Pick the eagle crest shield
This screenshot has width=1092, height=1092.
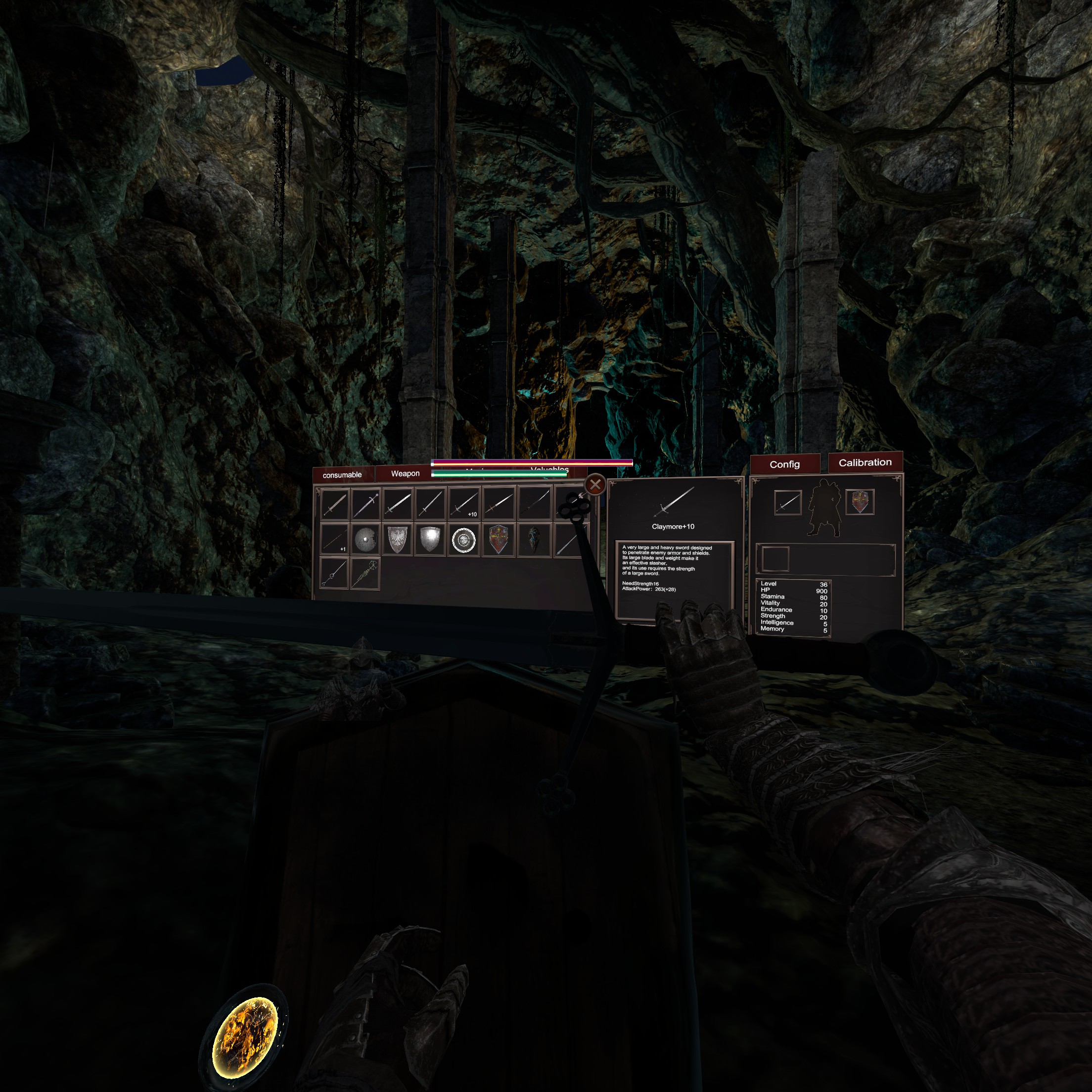coord(398,540)
